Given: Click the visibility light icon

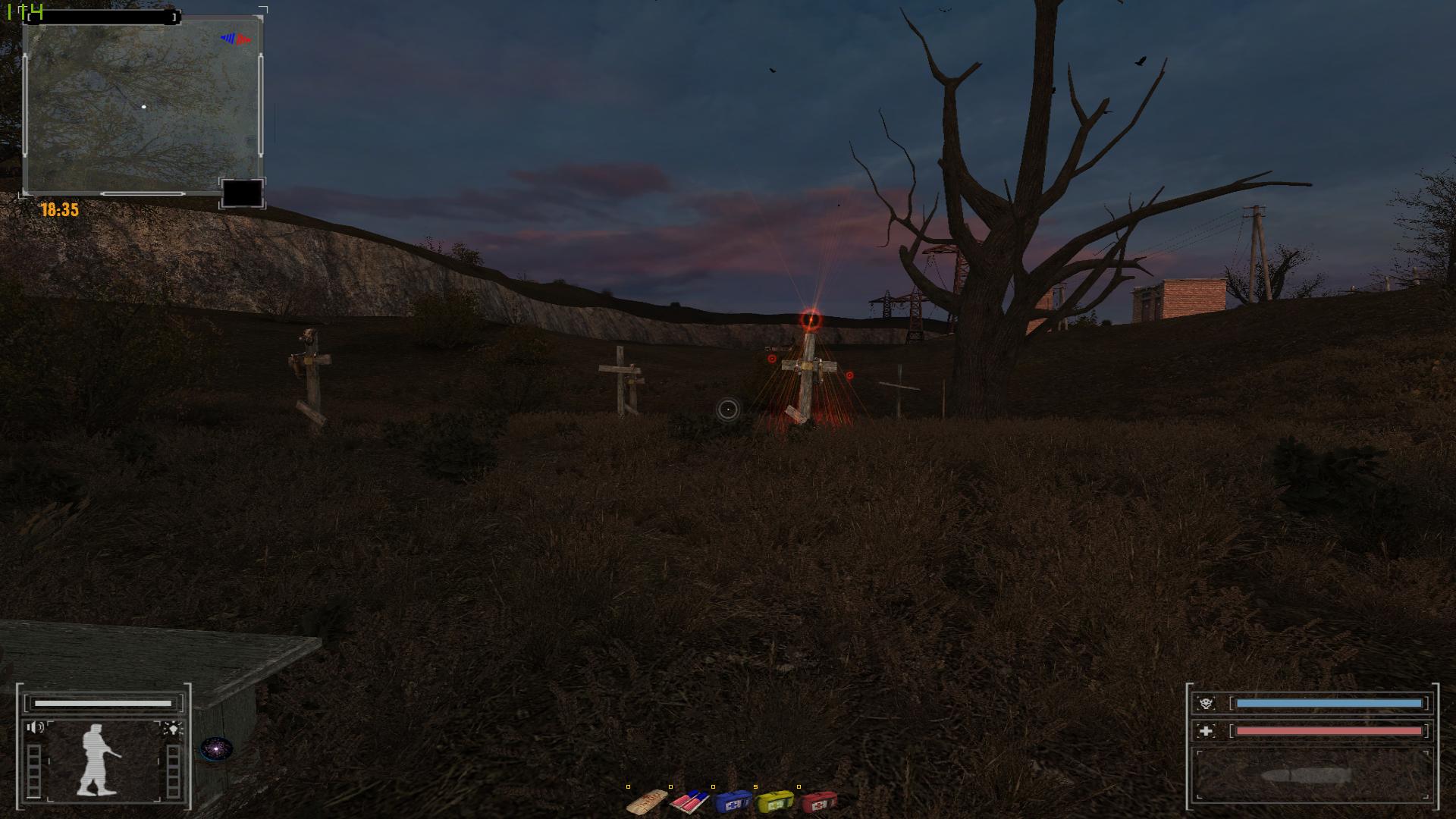Looking at the screenshot, I should [173, 729].
